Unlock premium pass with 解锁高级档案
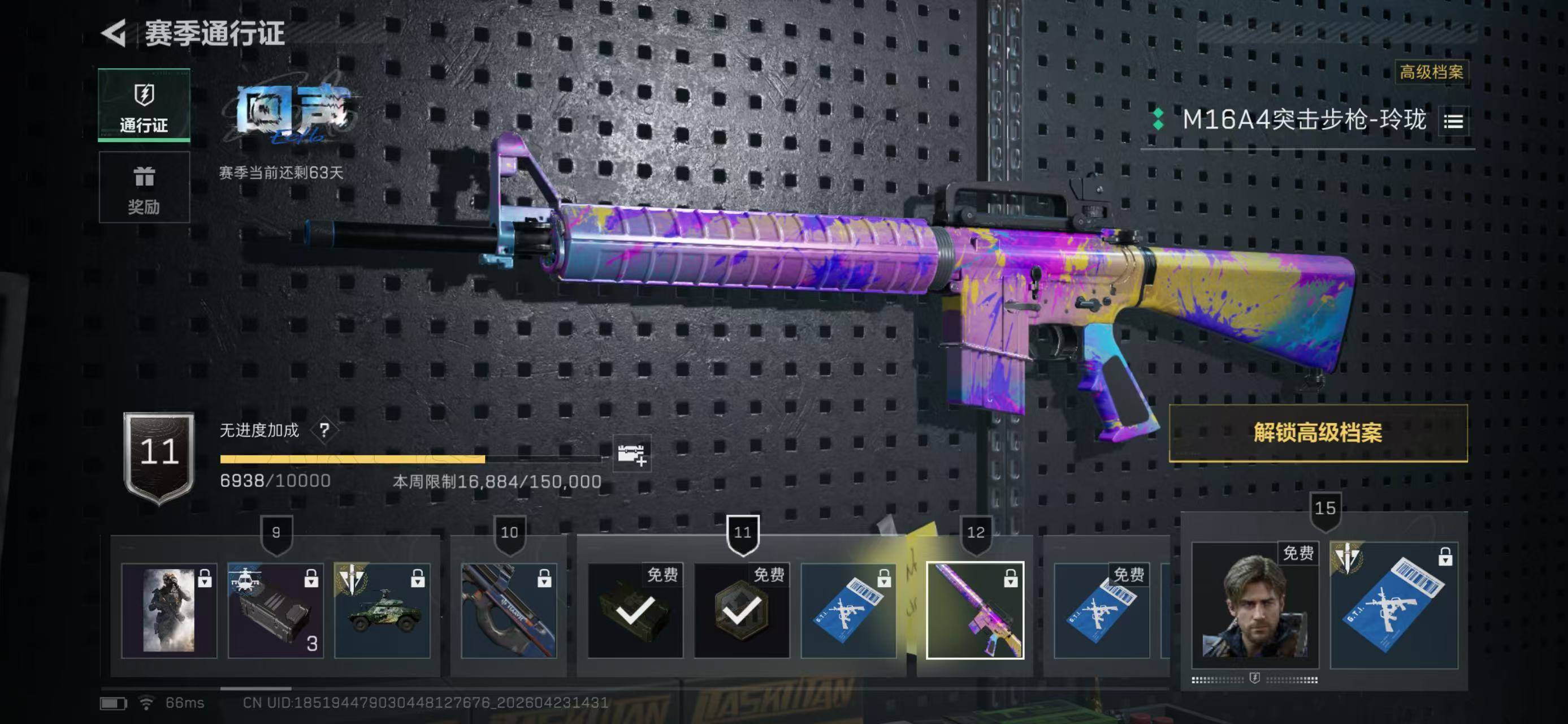1568x724 pixels. coord(1318,433)
